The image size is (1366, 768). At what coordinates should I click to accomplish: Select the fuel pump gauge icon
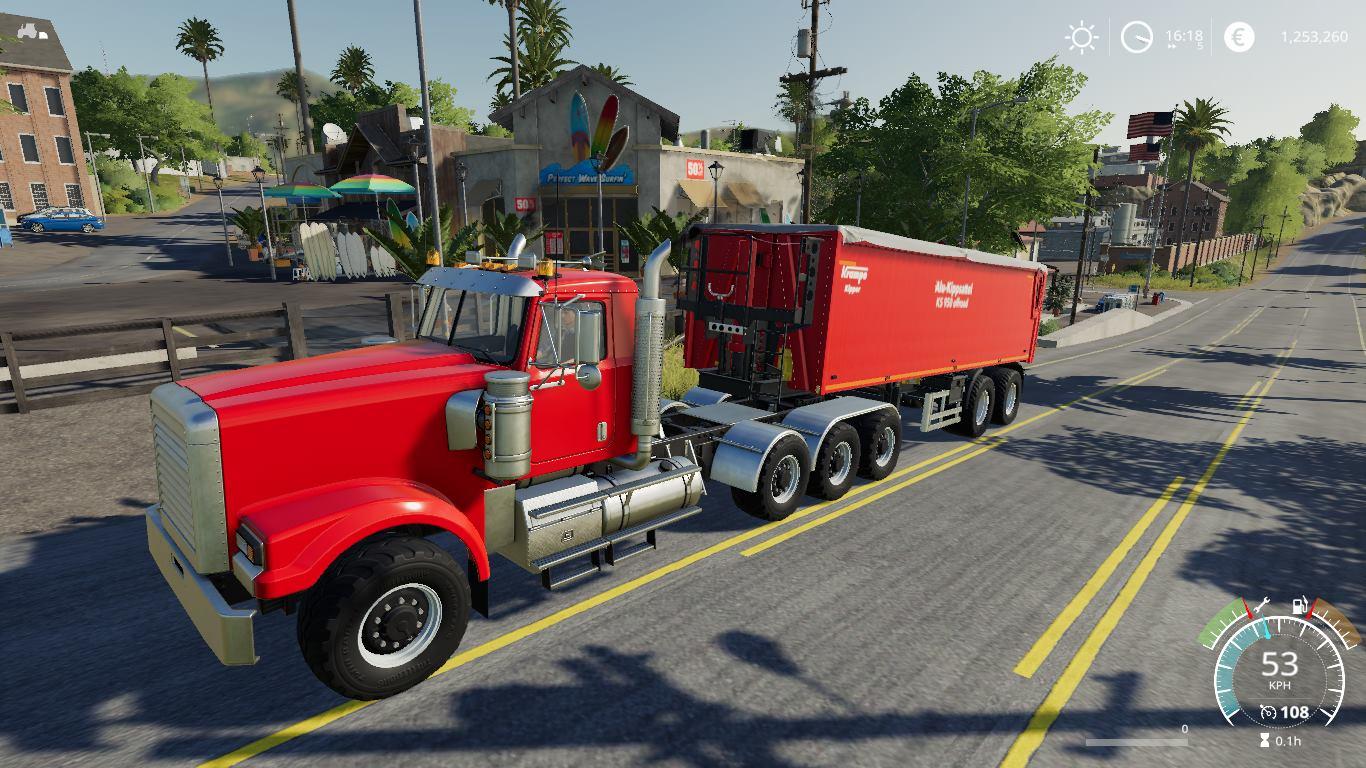[x=1301, y=605]
